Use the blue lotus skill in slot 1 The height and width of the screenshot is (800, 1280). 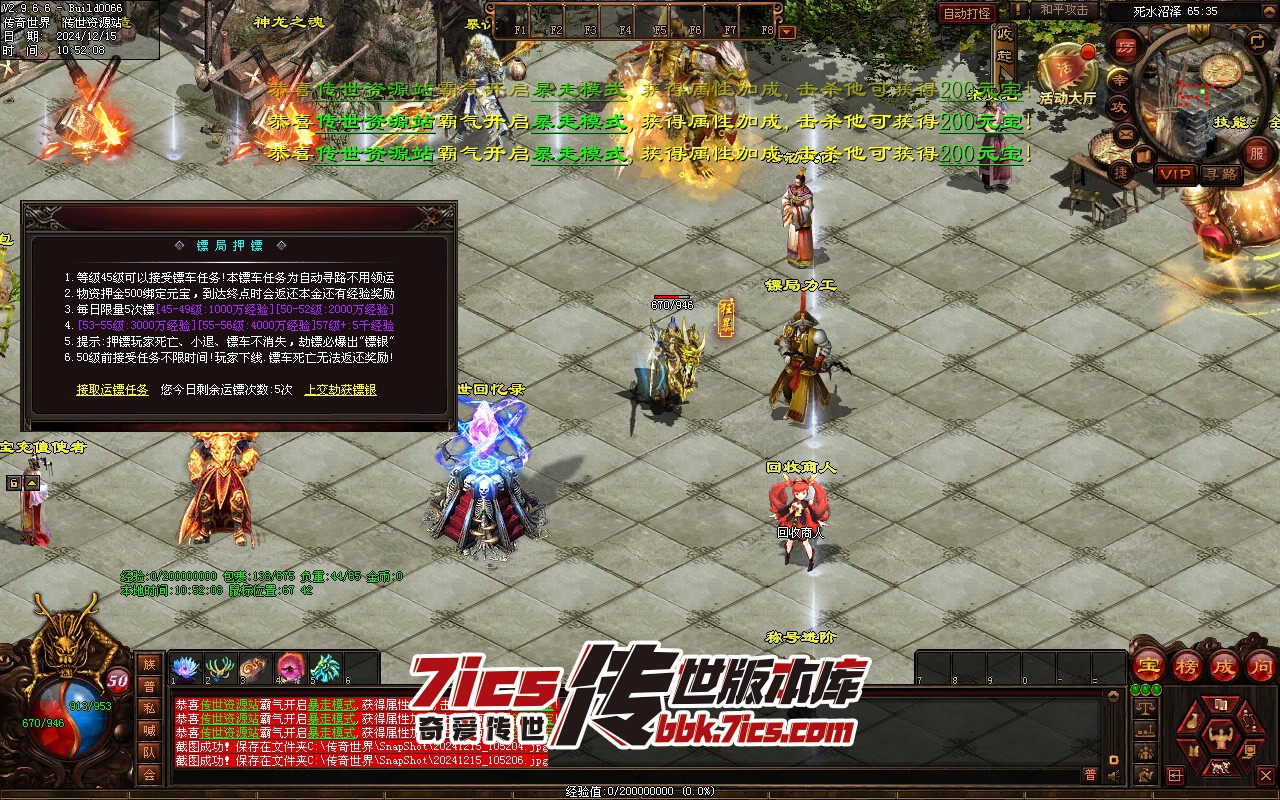point(186,667)
